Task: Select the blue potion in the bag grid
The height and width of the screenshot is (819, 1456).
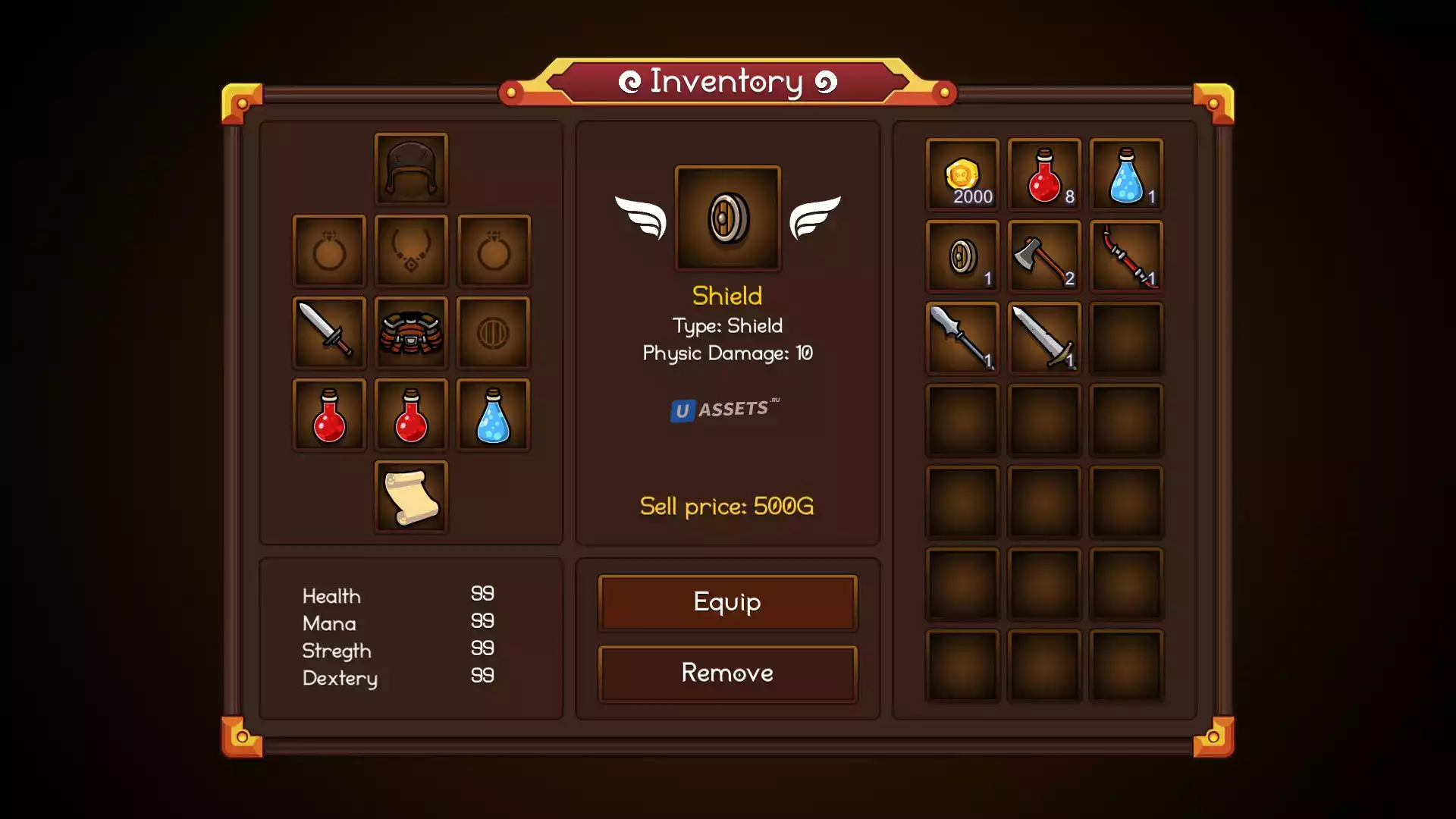Action: [1126, 174]
